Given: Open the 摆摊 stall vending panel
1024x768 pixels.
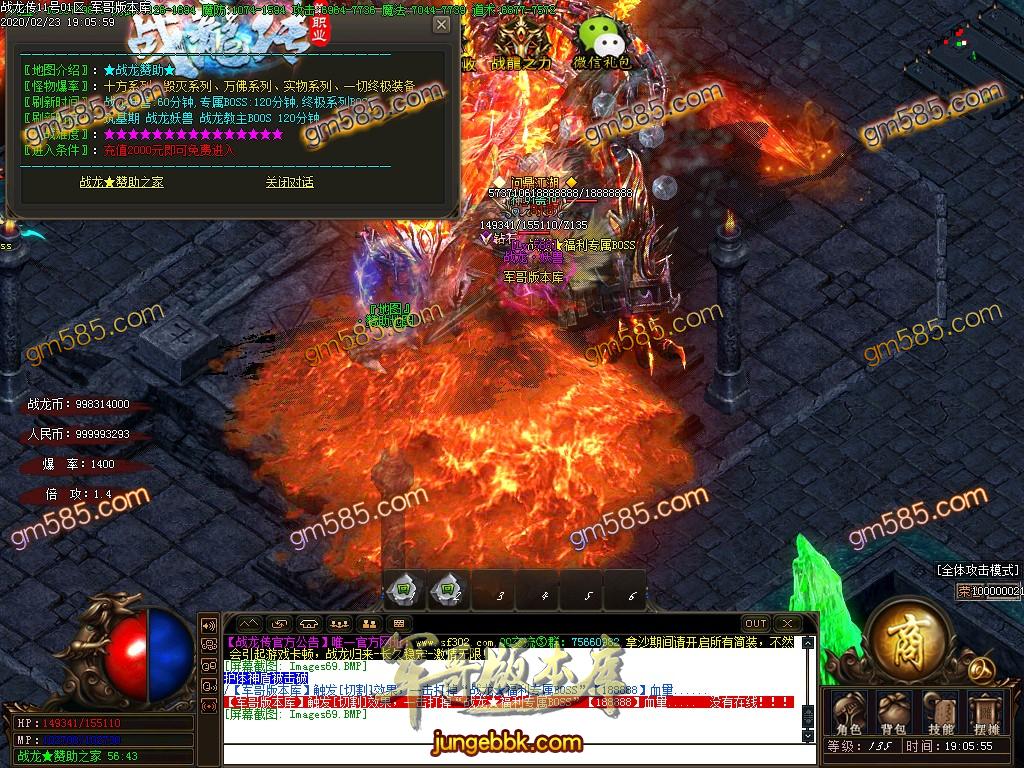Looking at the screenshot, I should click(986, 711).
